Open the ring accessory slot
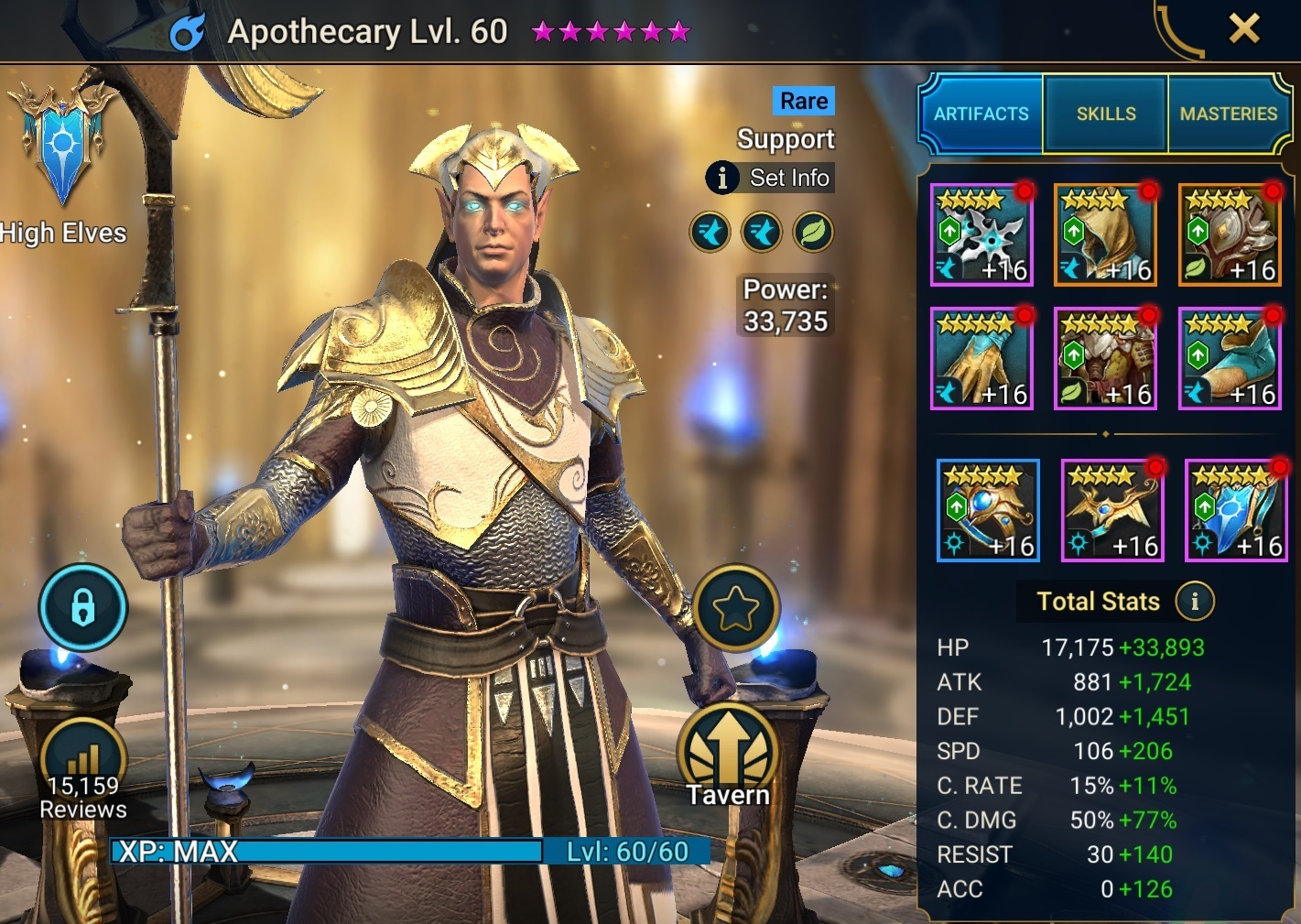 pos(988,510)
